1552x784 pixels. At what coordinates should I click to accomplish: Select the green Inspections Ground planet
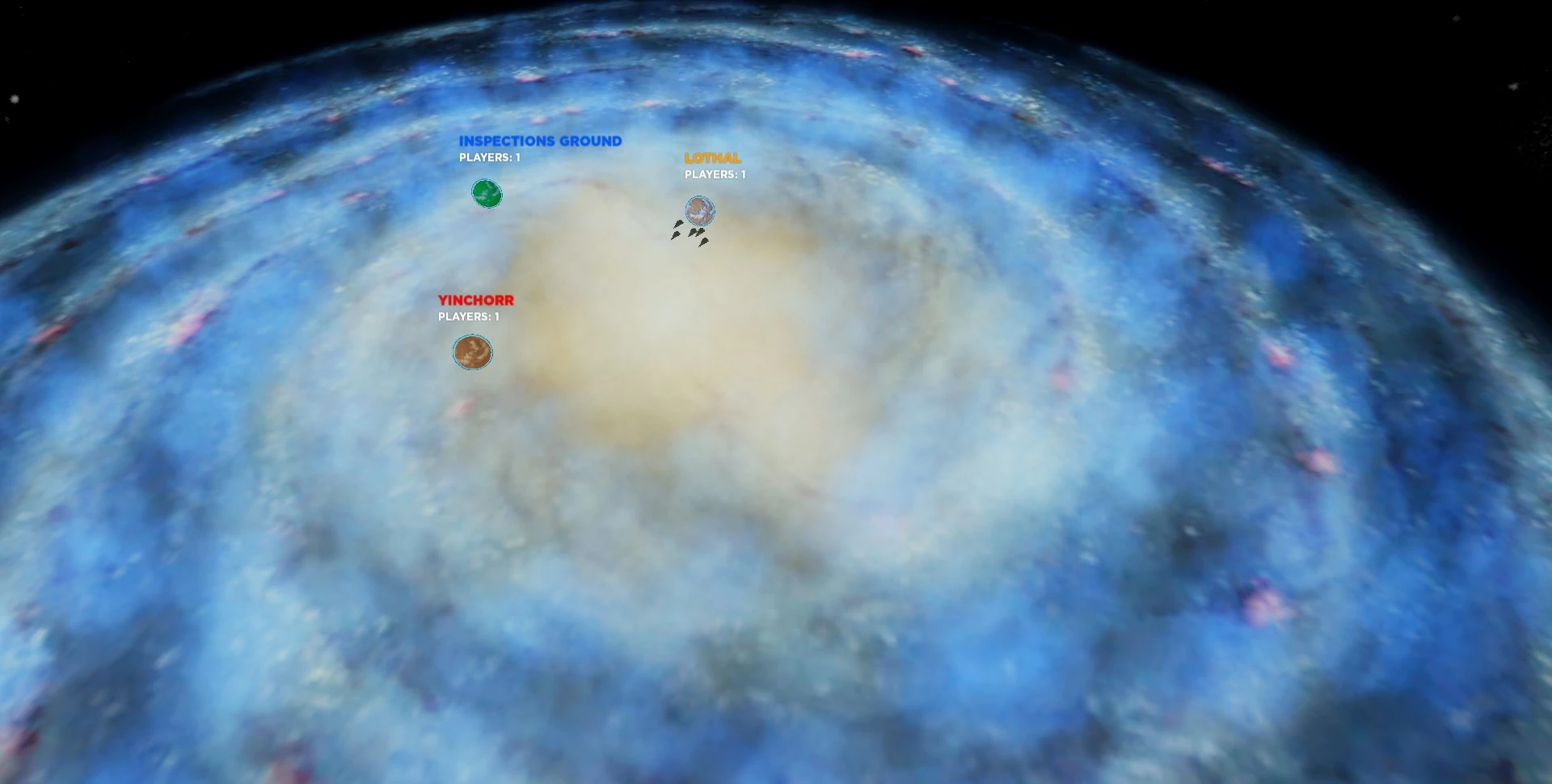(486, 193)
